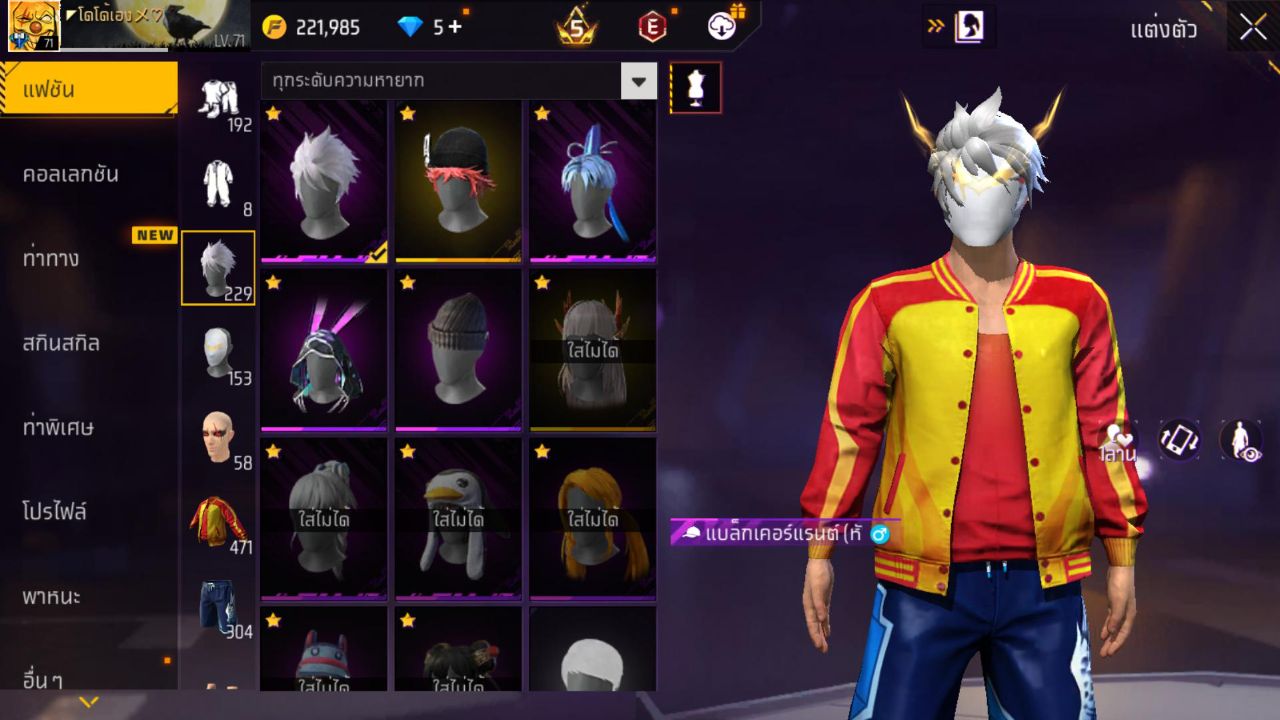This screenshot has width=1280, height=720.
Task: Select the hair category icon labeled 229
Action: pyautogui.click(x=218, y=265)
